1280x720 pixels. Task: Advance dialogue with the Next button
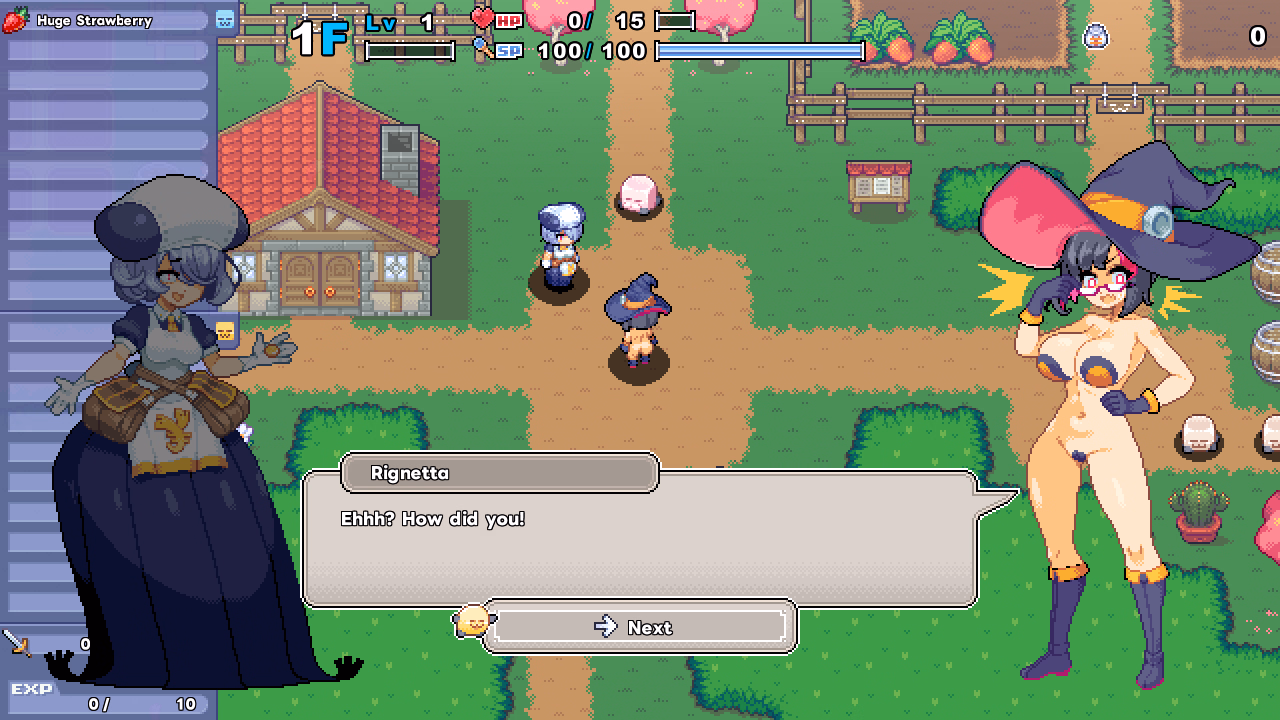point(639,627)
